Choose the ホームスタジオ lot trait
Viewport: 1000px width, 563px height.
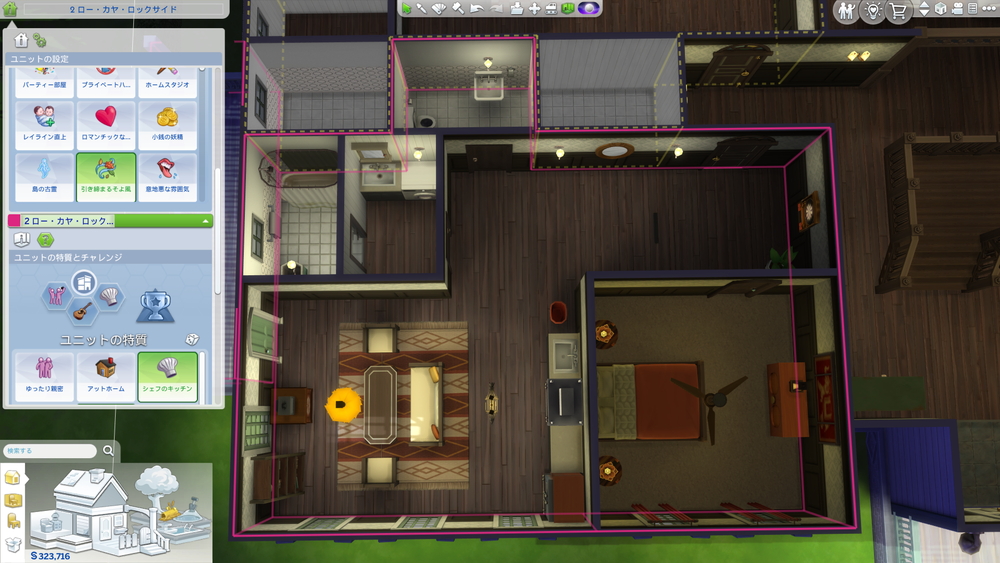pos(166,80)
